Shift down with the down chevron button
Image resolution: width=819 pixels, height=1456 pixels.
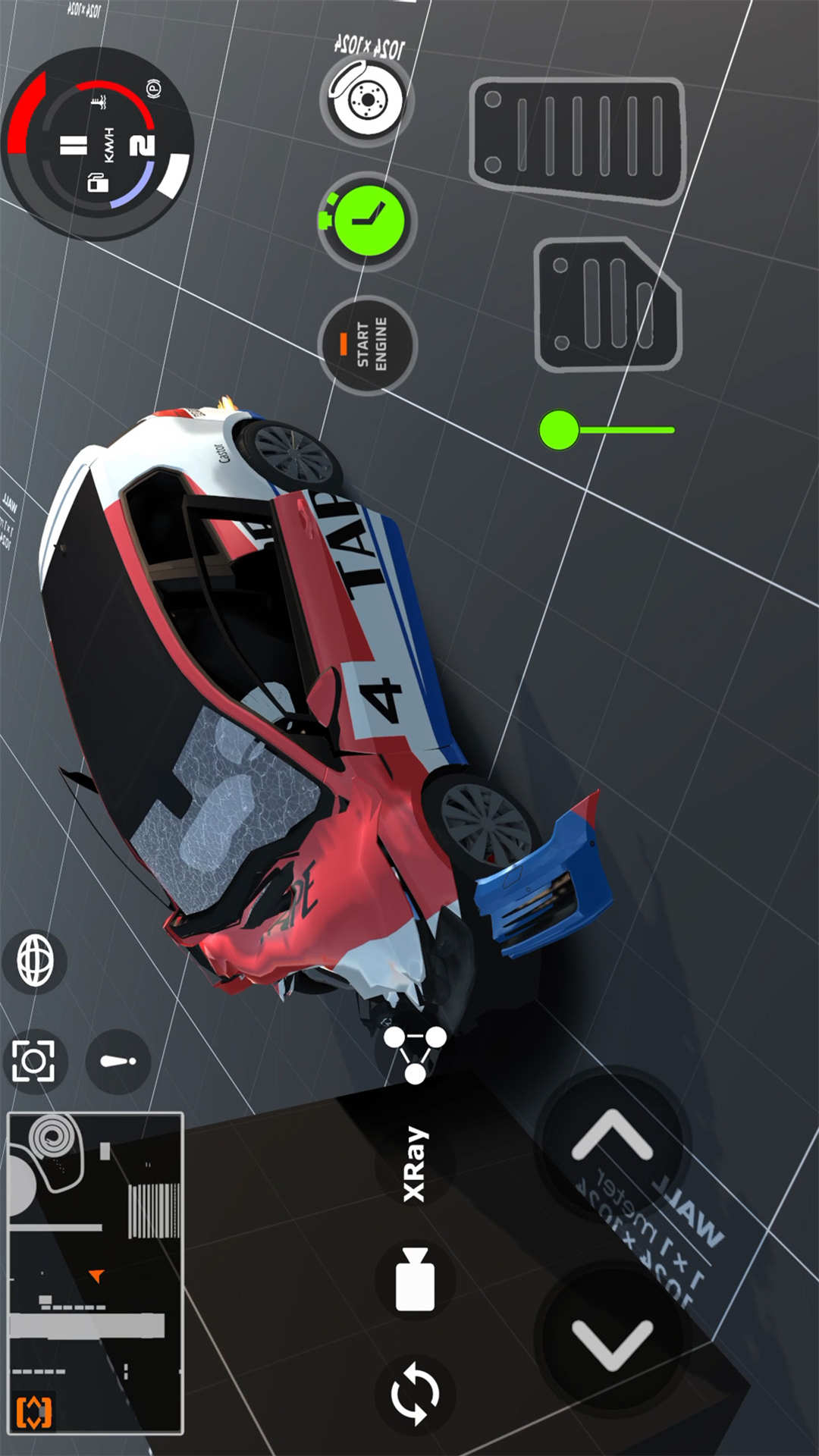[x=612, y=1343]
